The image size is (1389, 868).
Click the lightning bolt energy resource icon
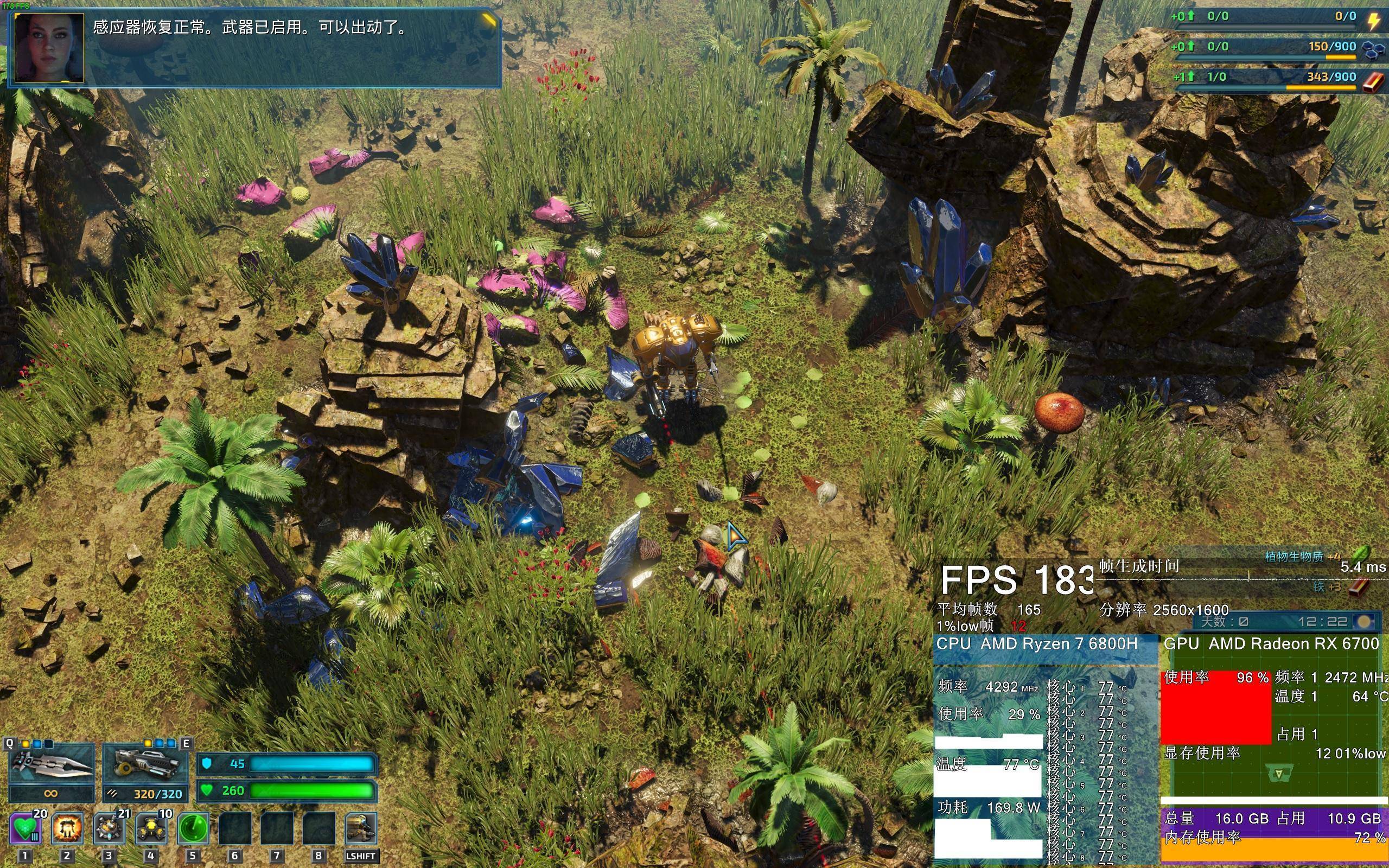(x=1374, y=21)
